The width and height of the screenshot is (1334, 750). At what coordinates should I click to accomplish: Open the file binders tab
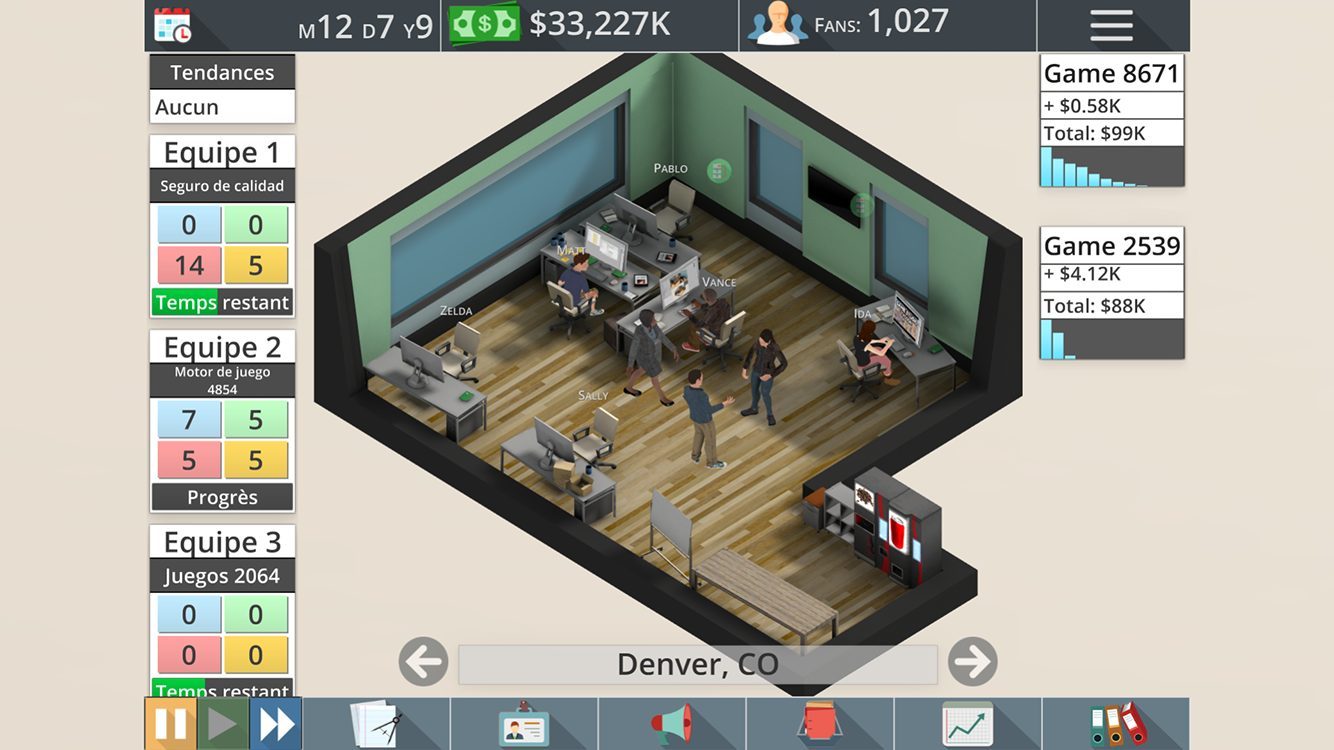(x=1116, y=724)
